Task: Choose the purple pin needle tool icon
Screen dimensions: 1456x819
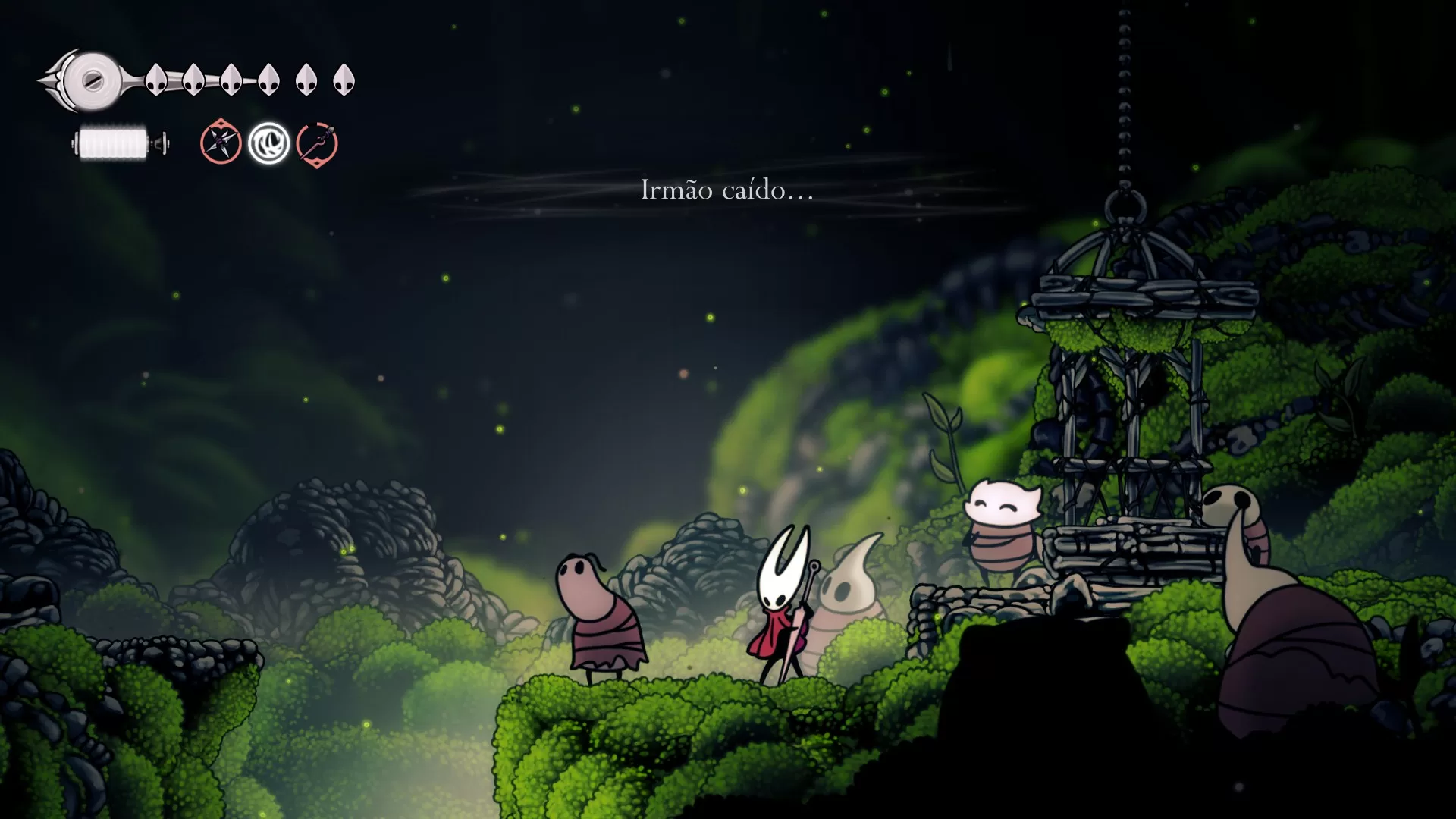Action: click(317, 144)
